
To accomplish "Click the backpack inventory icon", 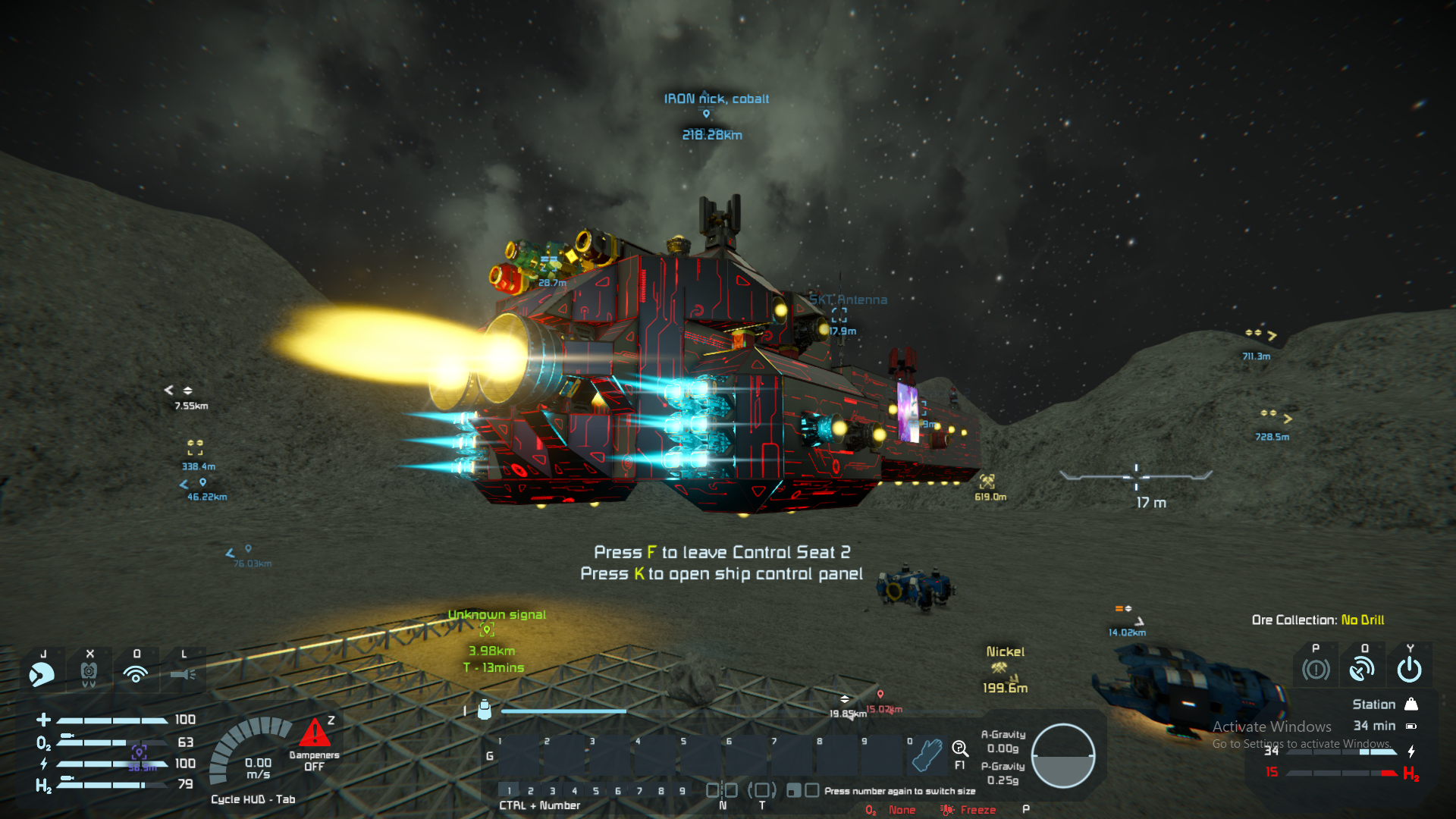I will [x=485, y=711].
